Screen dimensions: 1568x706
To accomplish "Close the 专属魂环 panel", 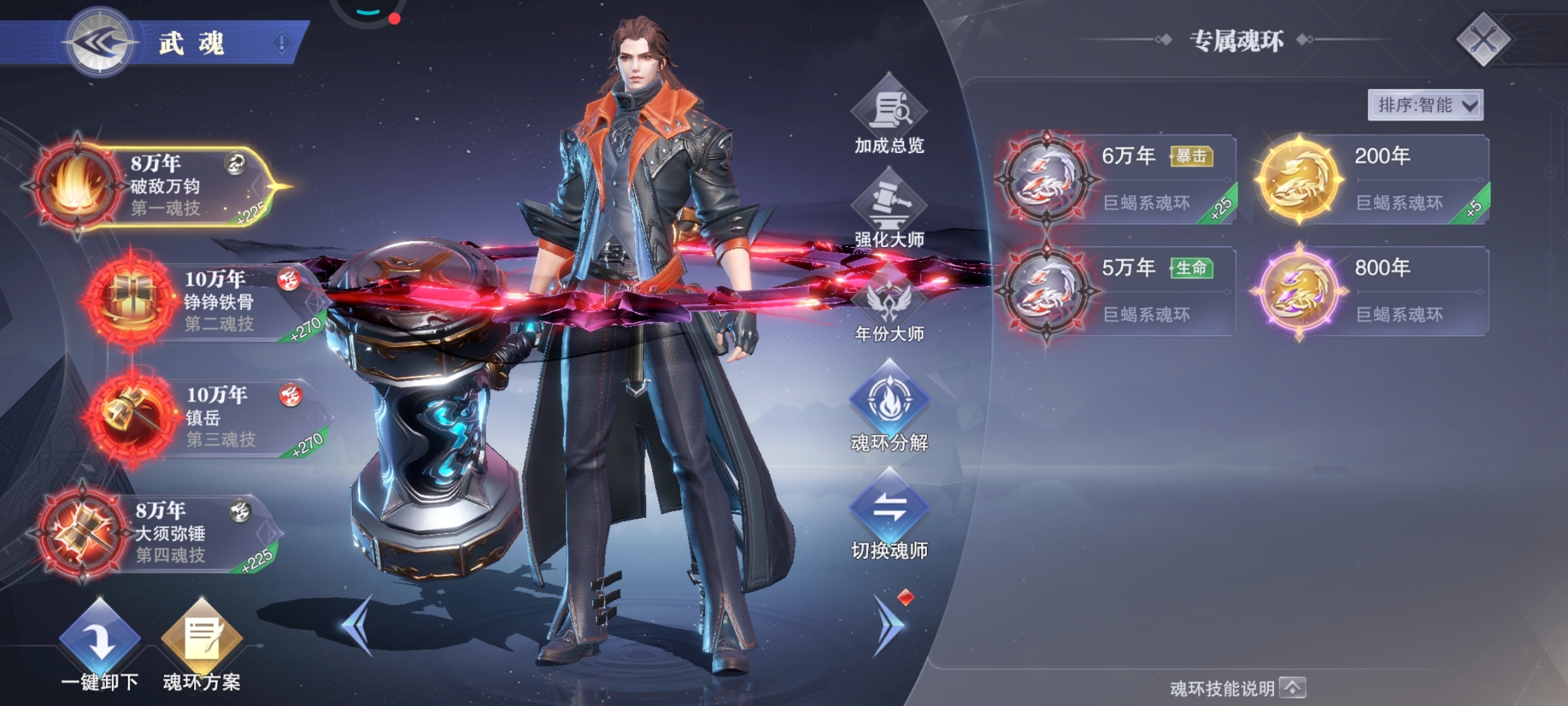I will (x=1483, y=40).
